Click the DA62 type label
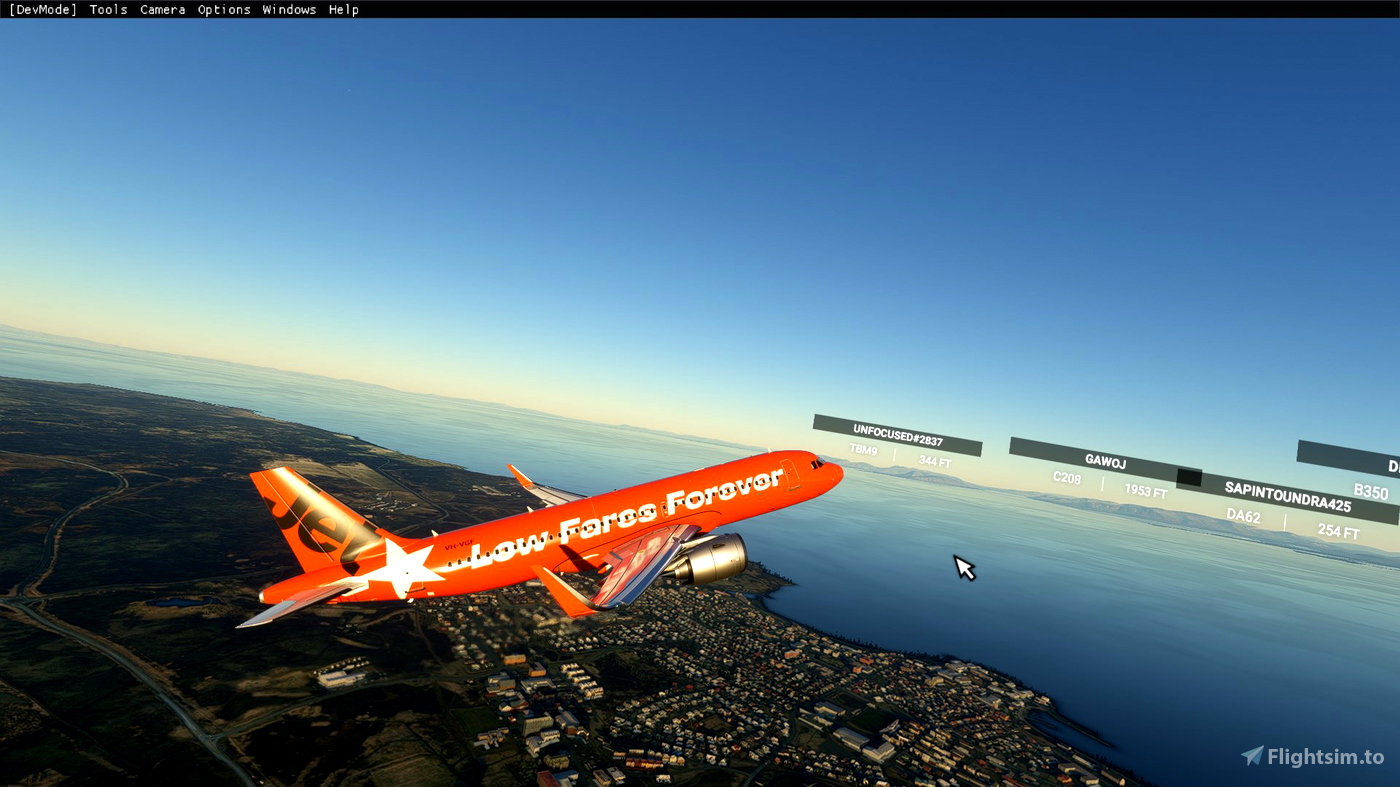 (1242, 517)
